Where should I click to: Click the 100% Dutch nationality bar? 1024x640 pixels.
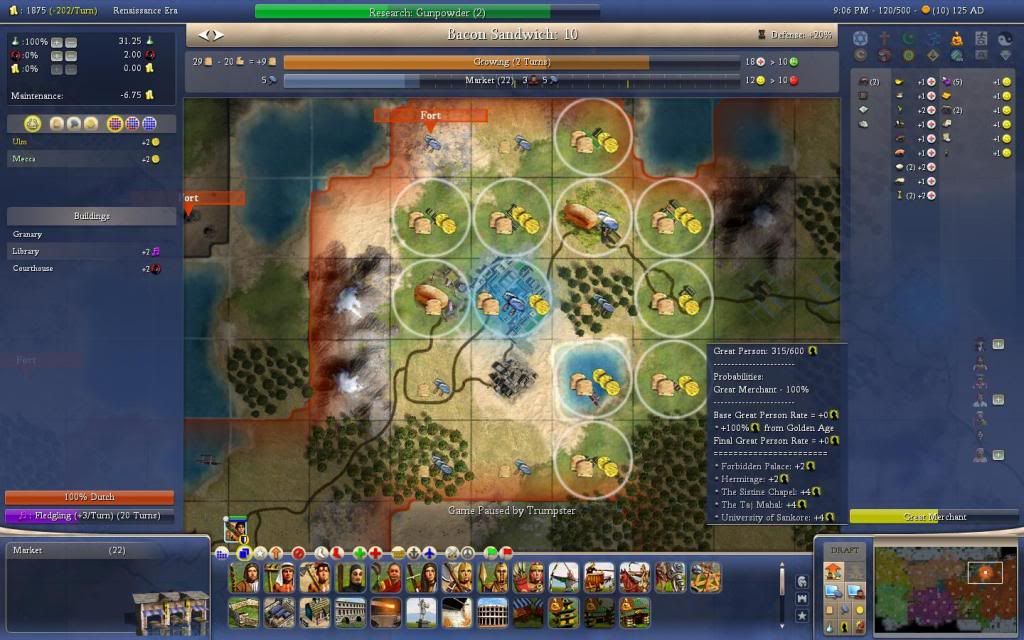(x=89, y=497)
